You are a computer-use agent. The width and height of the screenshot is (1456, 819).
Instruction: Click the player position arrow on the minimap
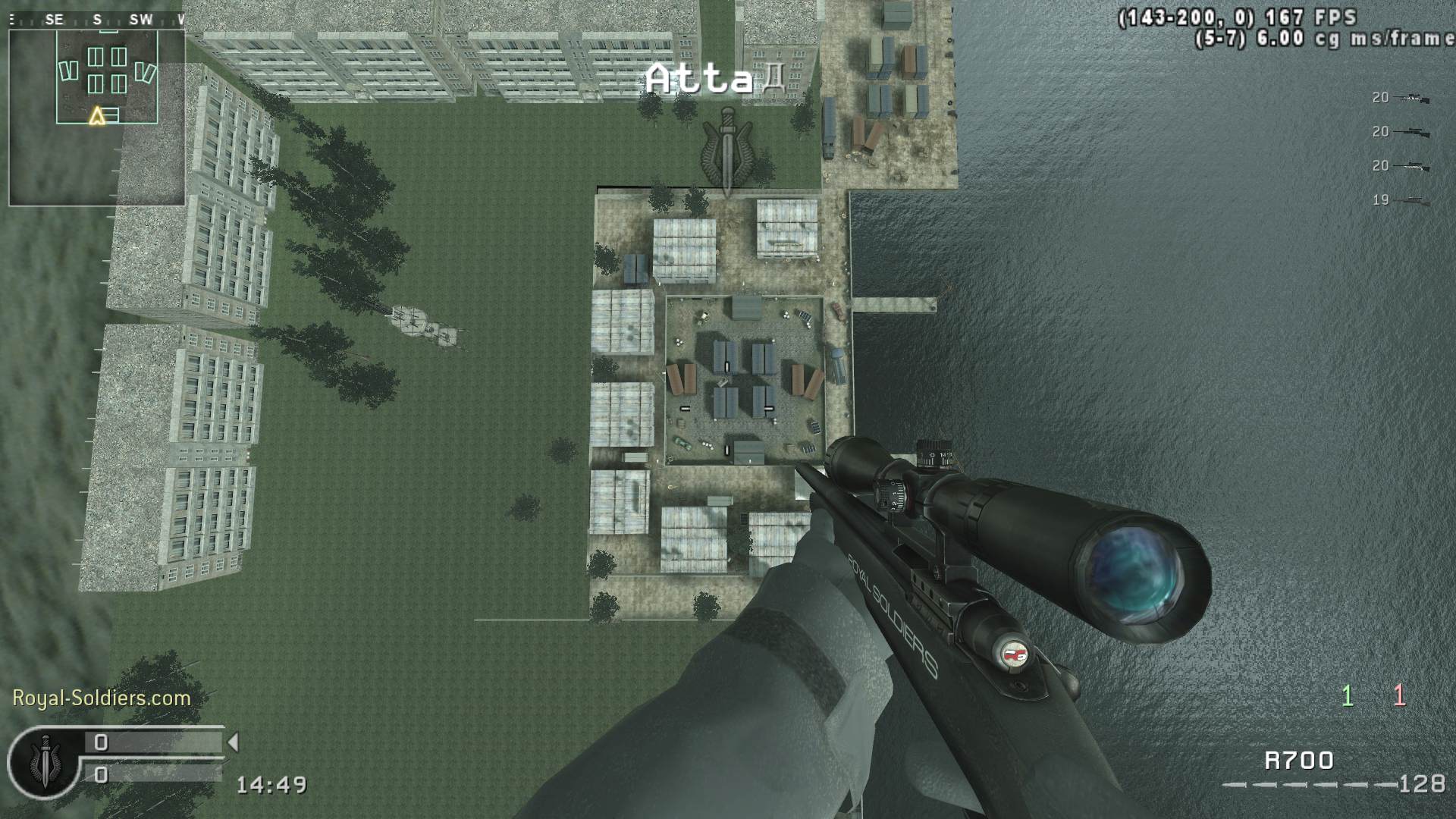97,115
